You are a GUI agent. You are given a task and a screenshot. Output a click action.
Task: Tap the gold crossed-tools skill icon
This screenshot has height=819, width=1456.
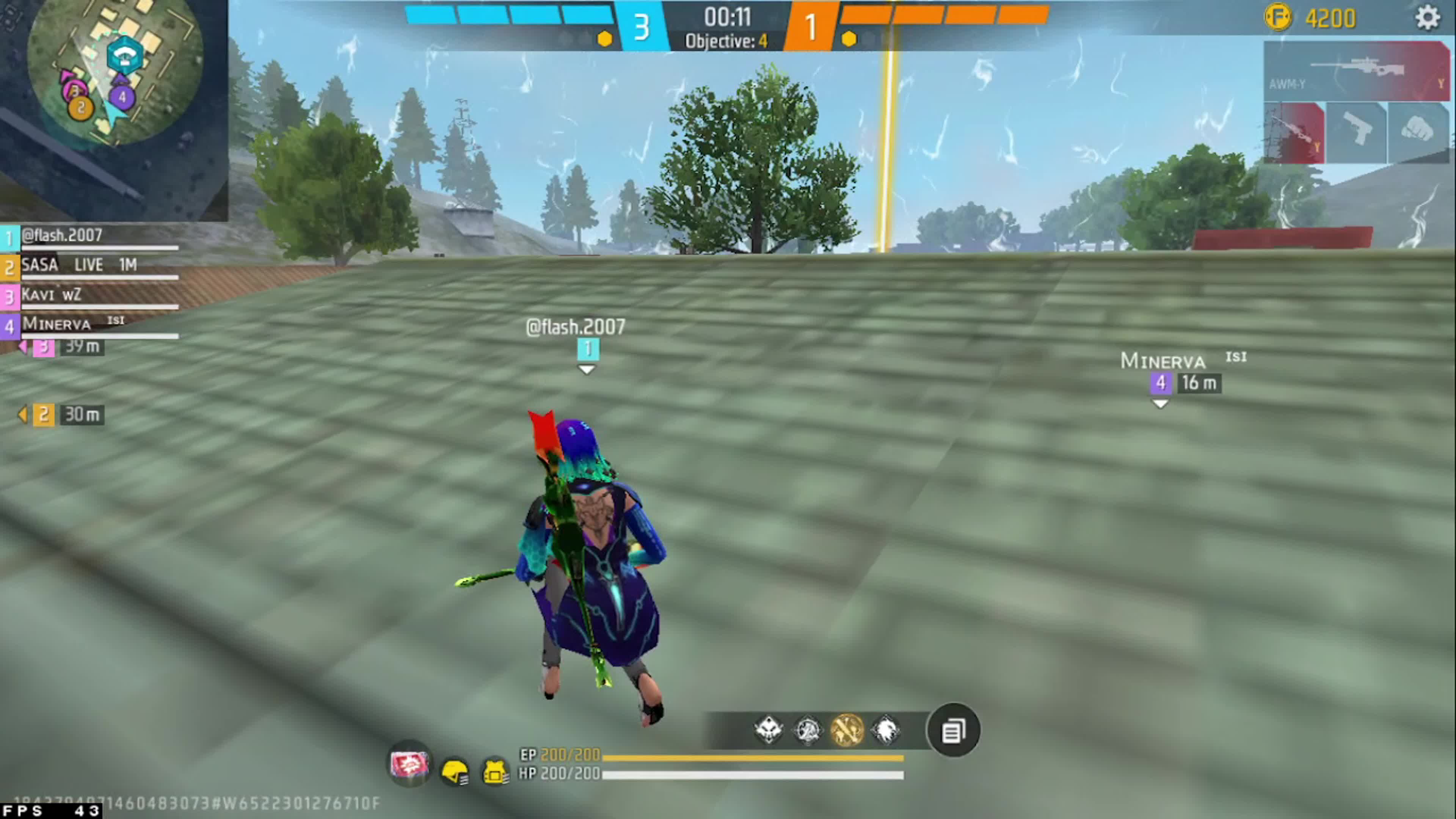point(847,730)
